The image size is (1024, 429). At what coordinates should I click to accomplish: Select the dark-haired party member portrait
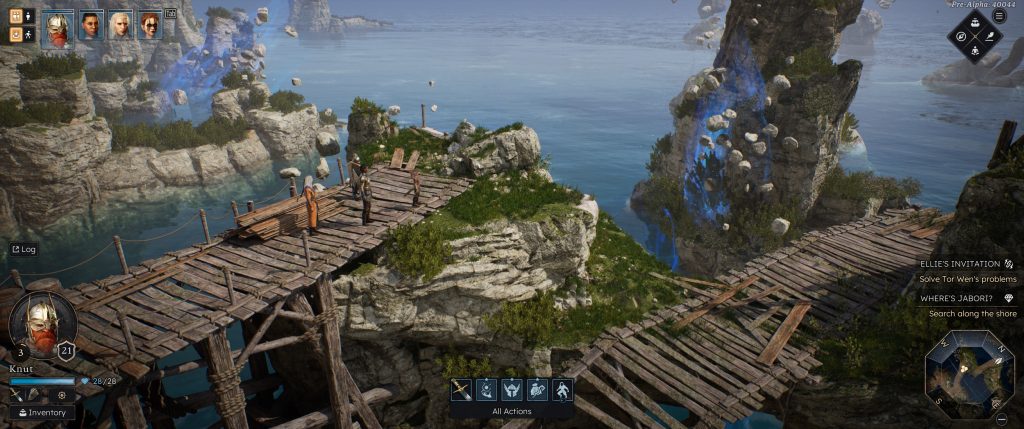pos(91,25)
